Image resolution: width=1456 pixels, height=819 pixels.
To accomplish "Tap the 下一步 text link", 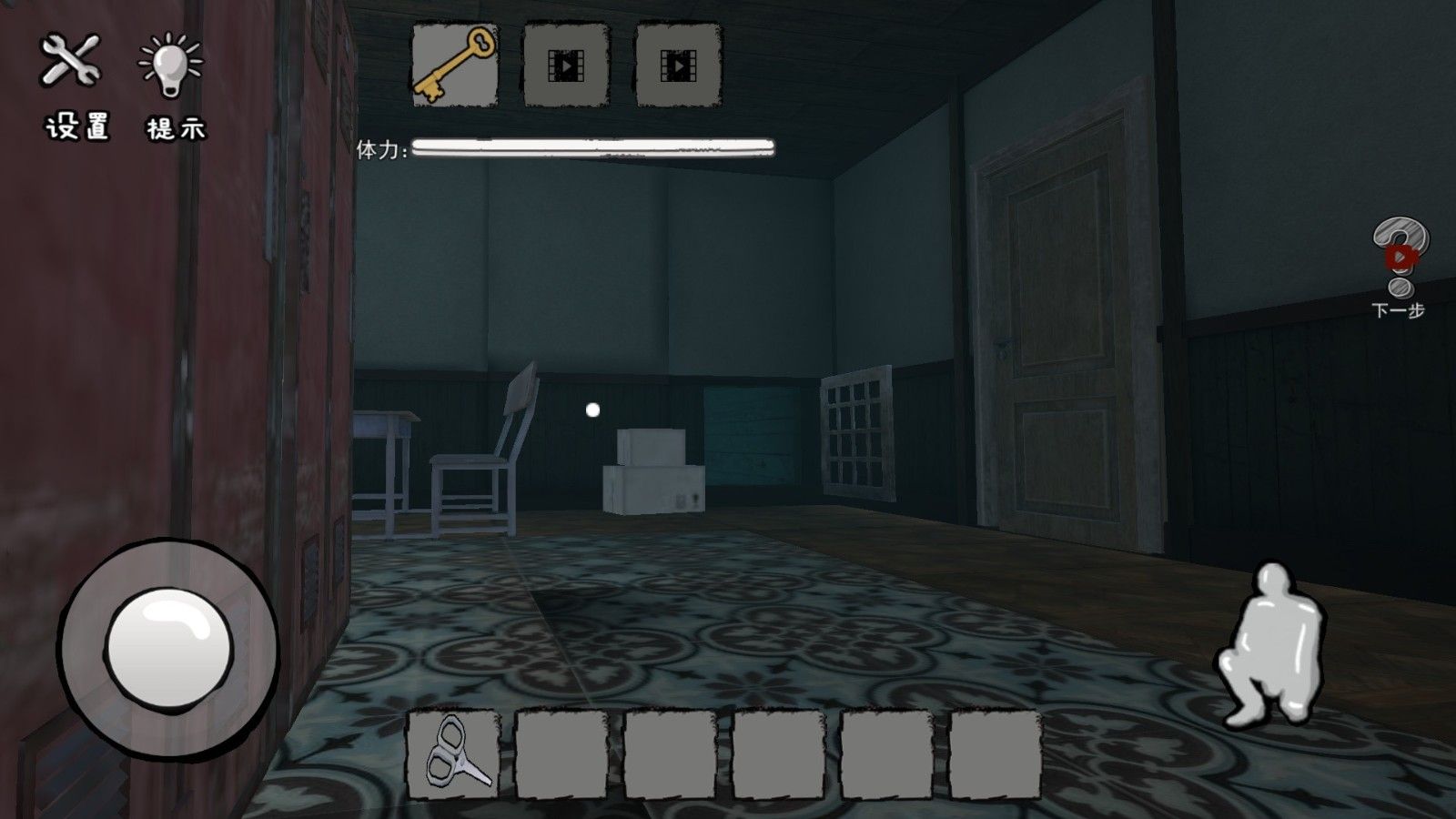I will point(1399,309).
